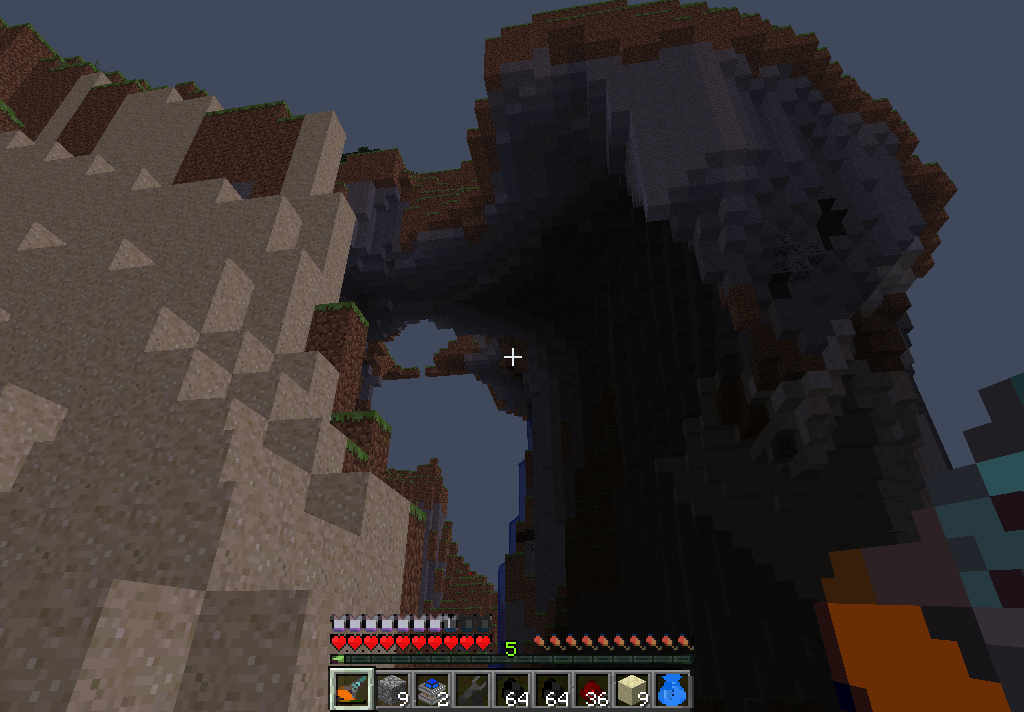Select the orange and teal drill tool slot

coord(351,689)
